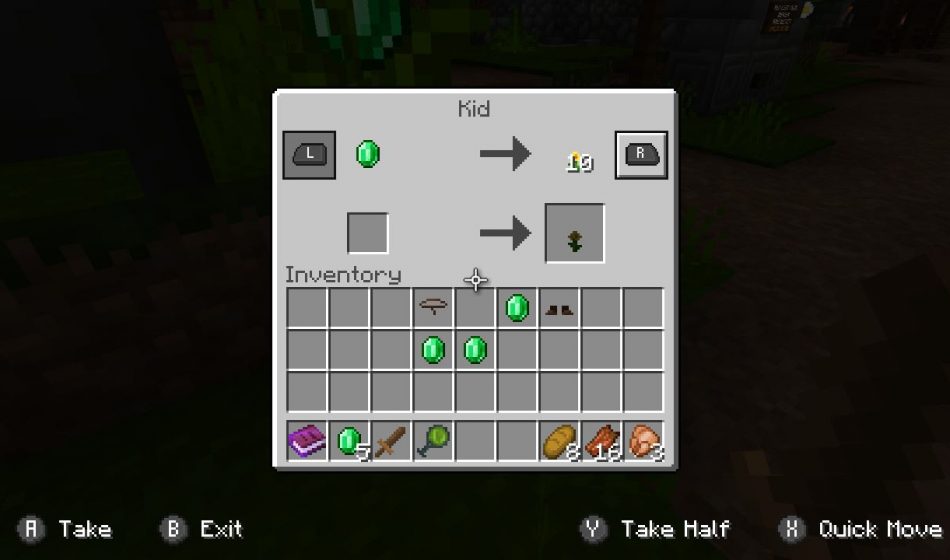Pick the stack of 3 chicken

643,440
